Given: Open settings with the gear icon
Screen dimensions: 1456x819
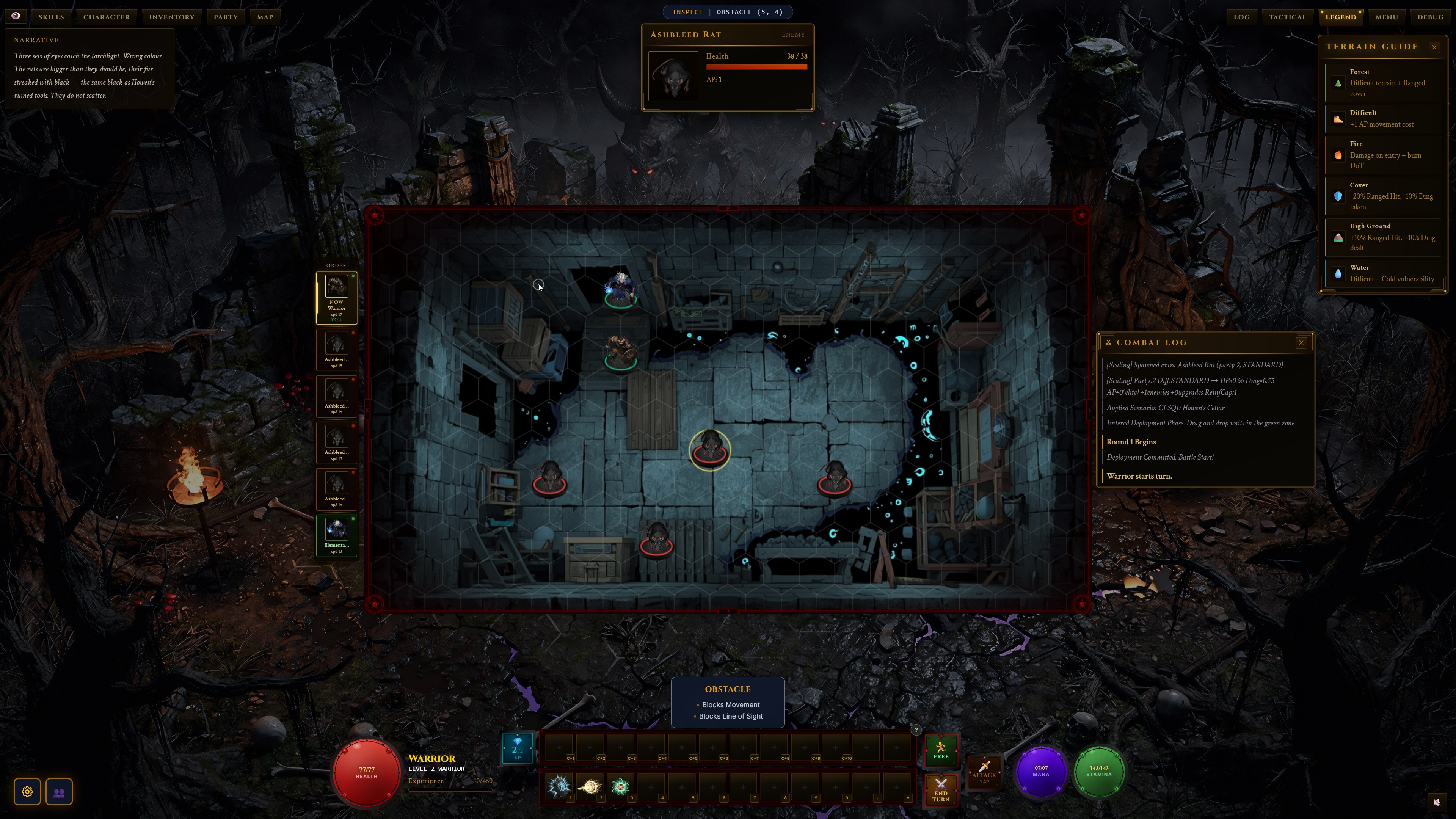Looking at the screenshot, I should pyautogui.click(x=27, y=792).
